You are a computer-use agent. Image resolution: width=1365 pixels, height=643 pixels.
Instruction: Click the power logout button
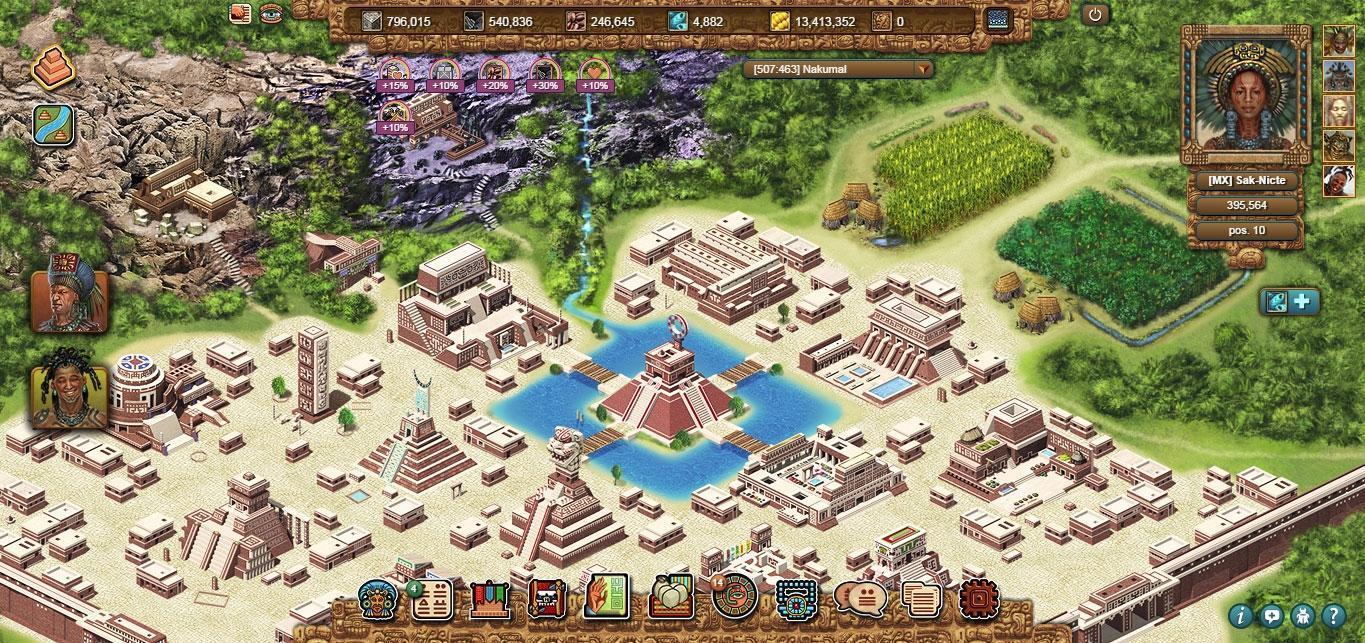pyautogui.click(x=1095, y=15)
